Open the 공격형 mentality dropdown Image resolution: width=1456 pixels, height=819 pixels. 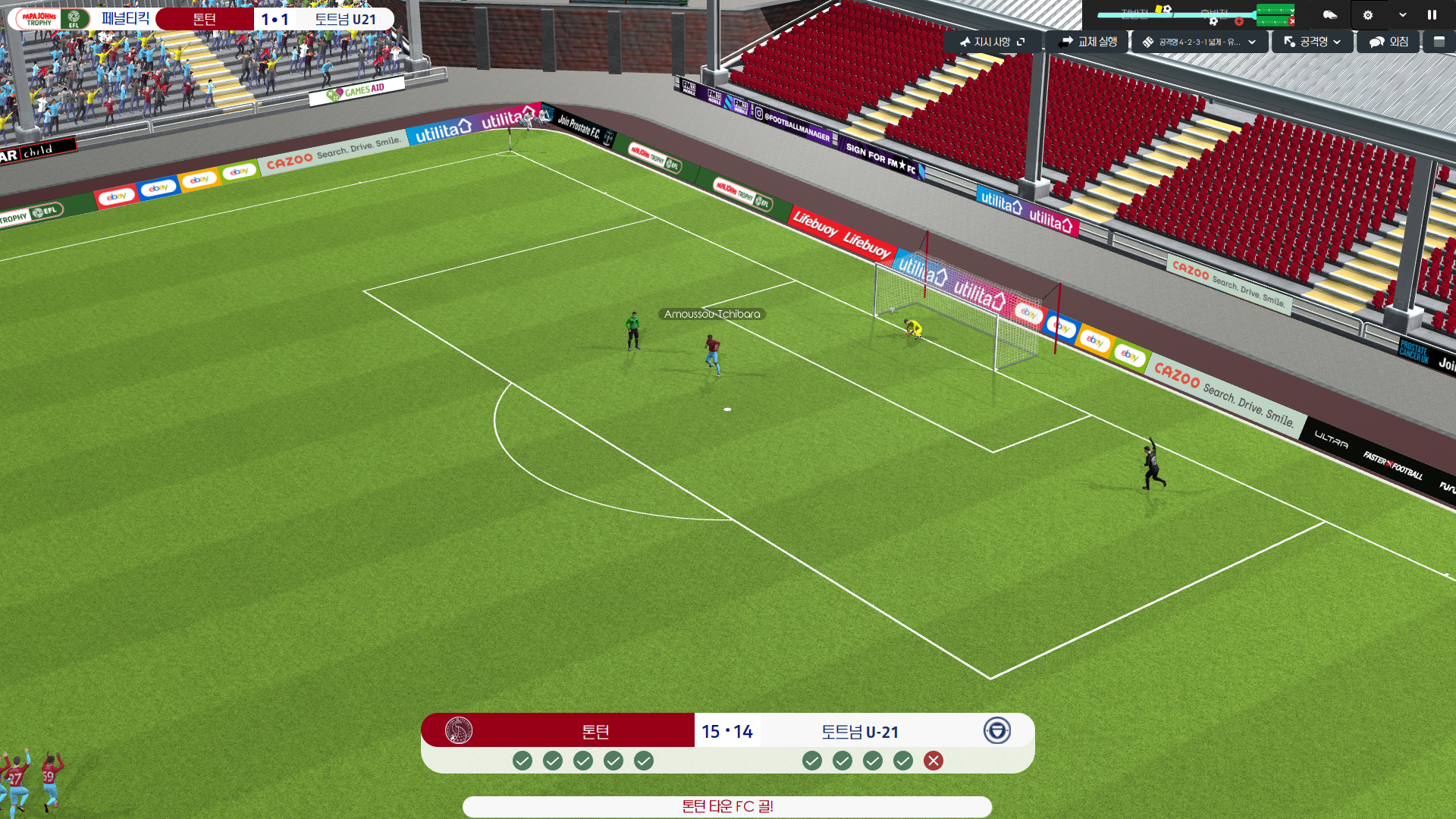(x=1313, y=42)
